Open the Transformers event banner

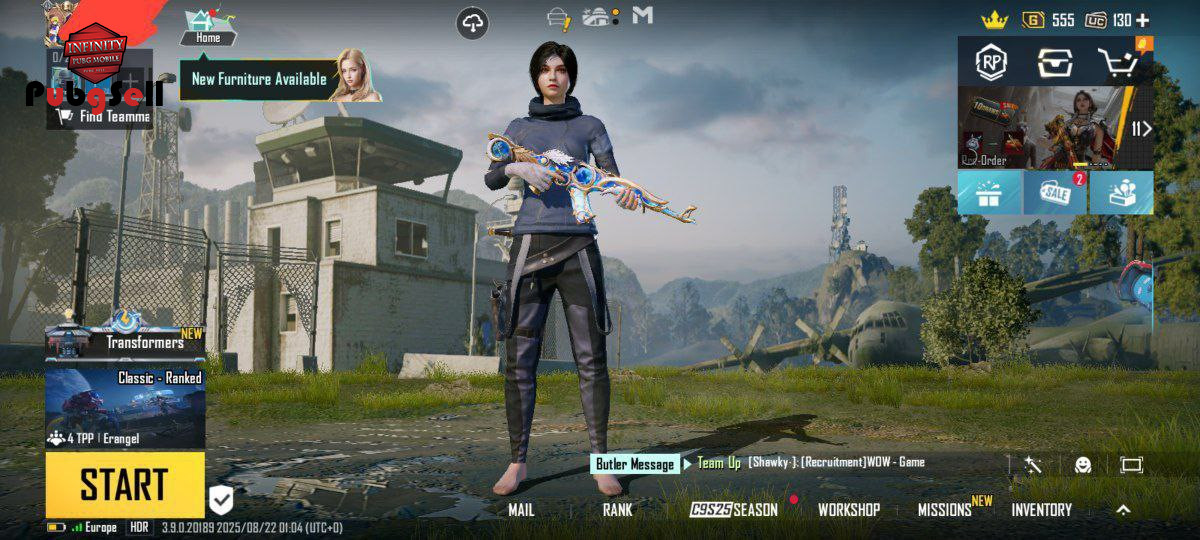pos(125,337)
